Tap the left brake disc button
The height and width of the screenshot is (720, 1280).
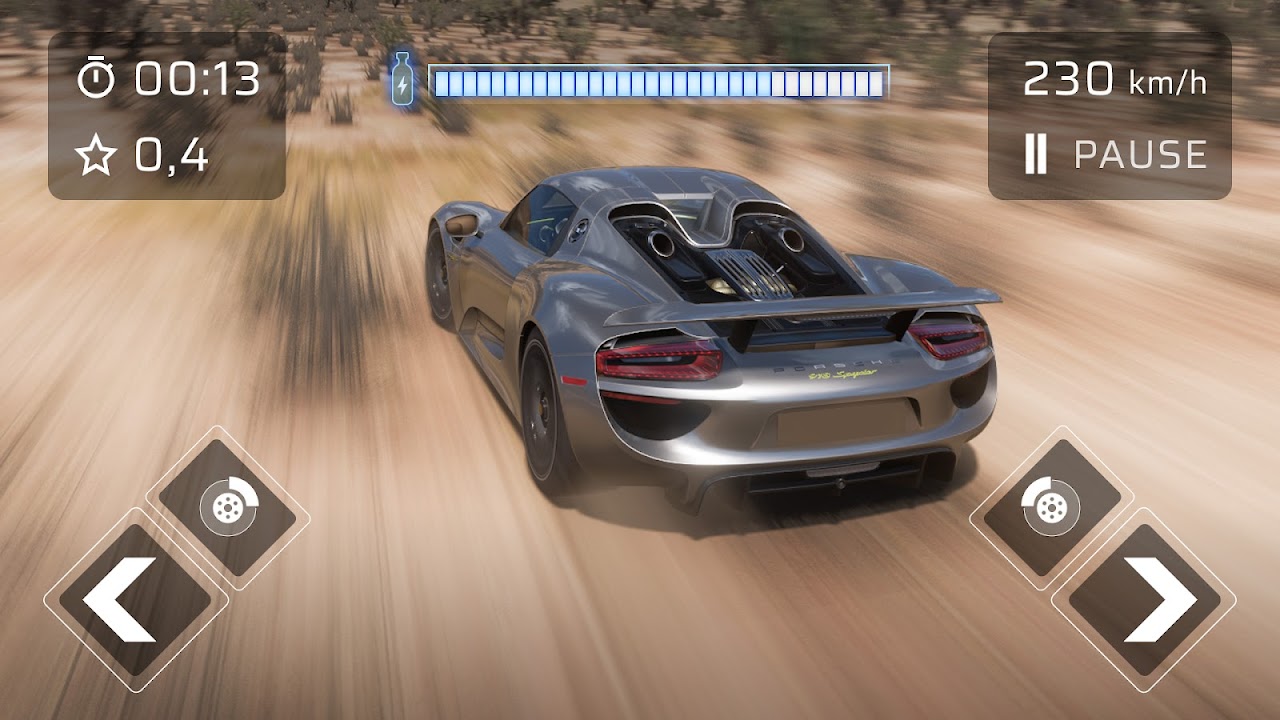tap(228, 508)
